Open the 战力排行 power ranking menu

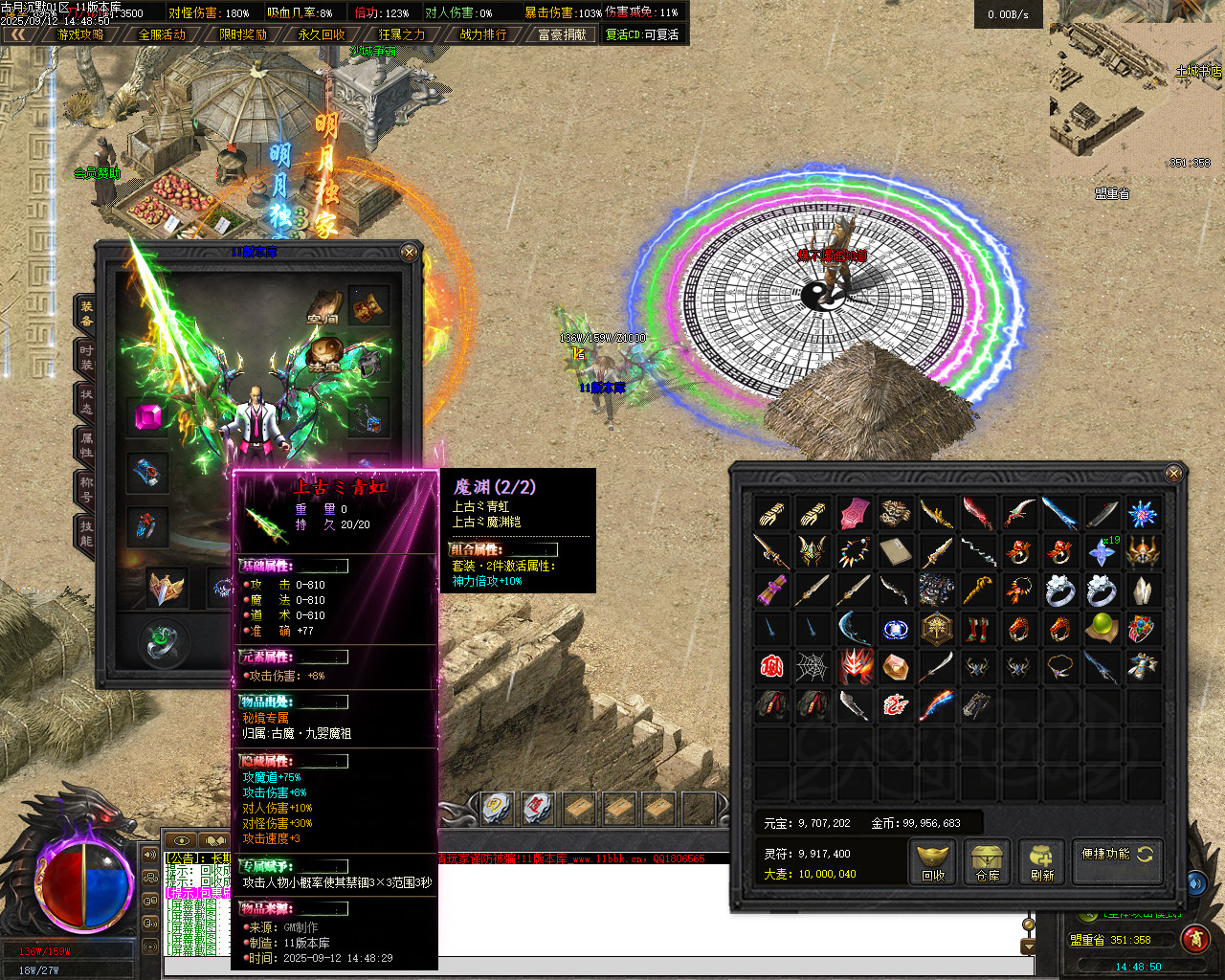(x=483, y=34)
